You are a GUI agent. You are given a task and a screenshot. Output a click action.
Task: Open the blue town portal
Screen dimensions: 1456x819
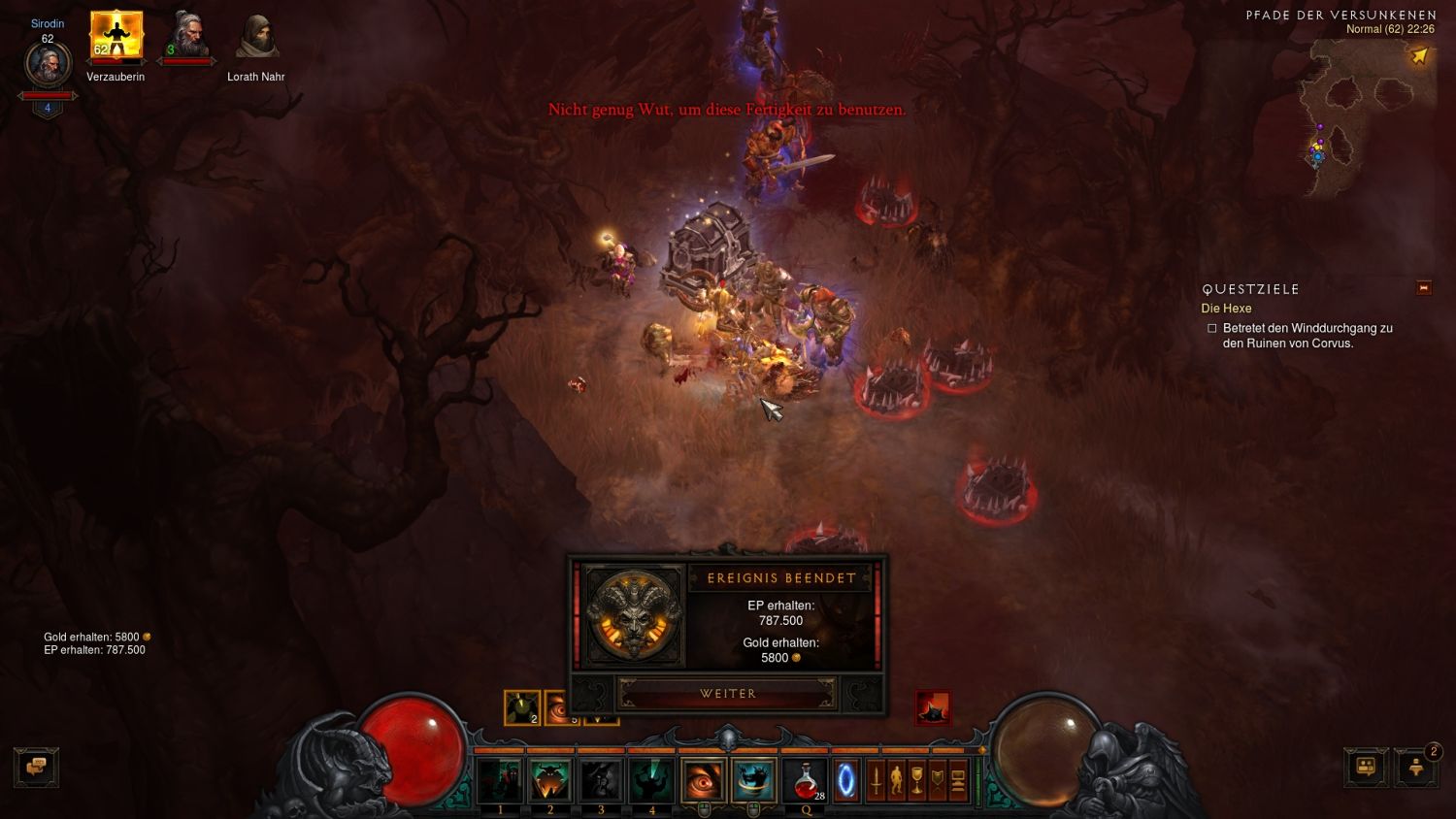846,780
